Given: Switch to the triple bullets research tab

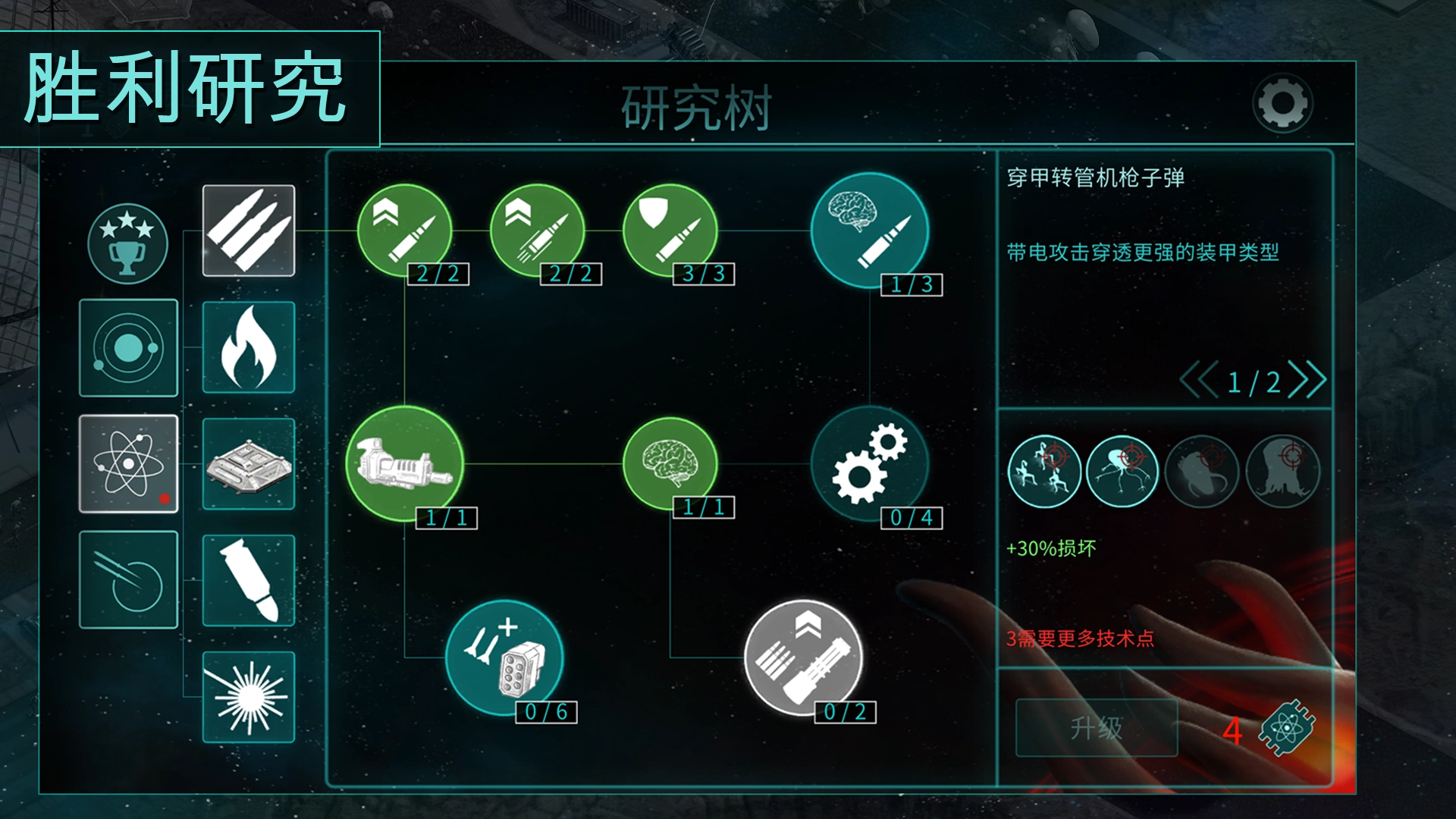Looking at the screenshot, I should [x=248, y=231].
